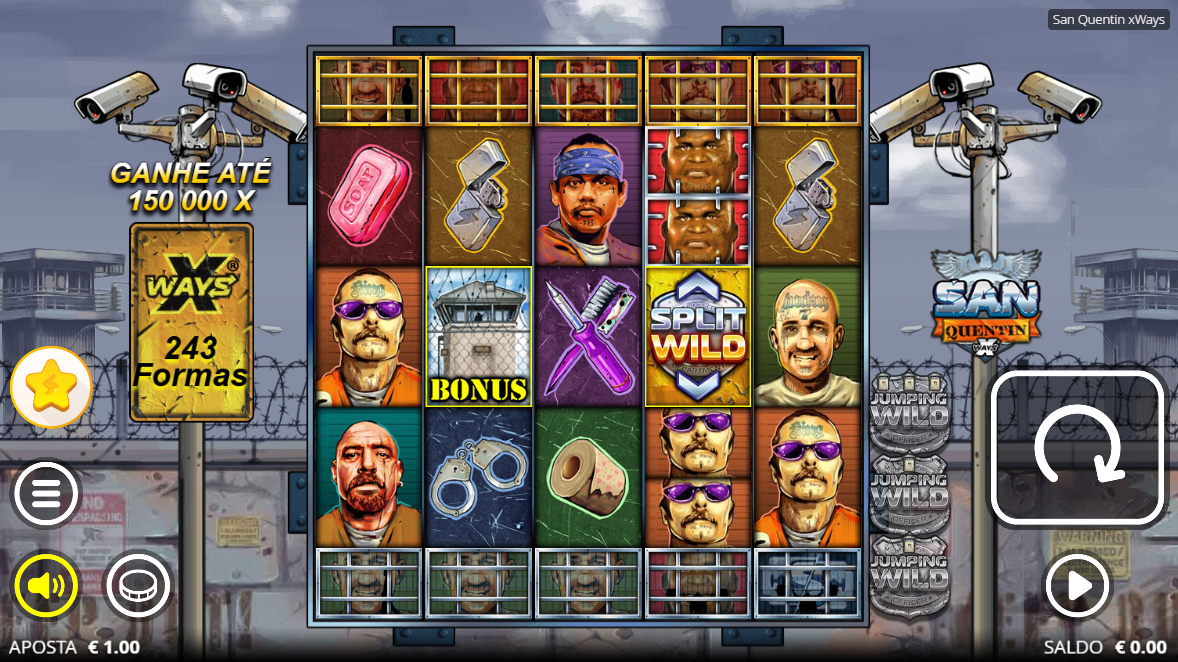Spin the reels with the large spin button

pos(1077,448)
